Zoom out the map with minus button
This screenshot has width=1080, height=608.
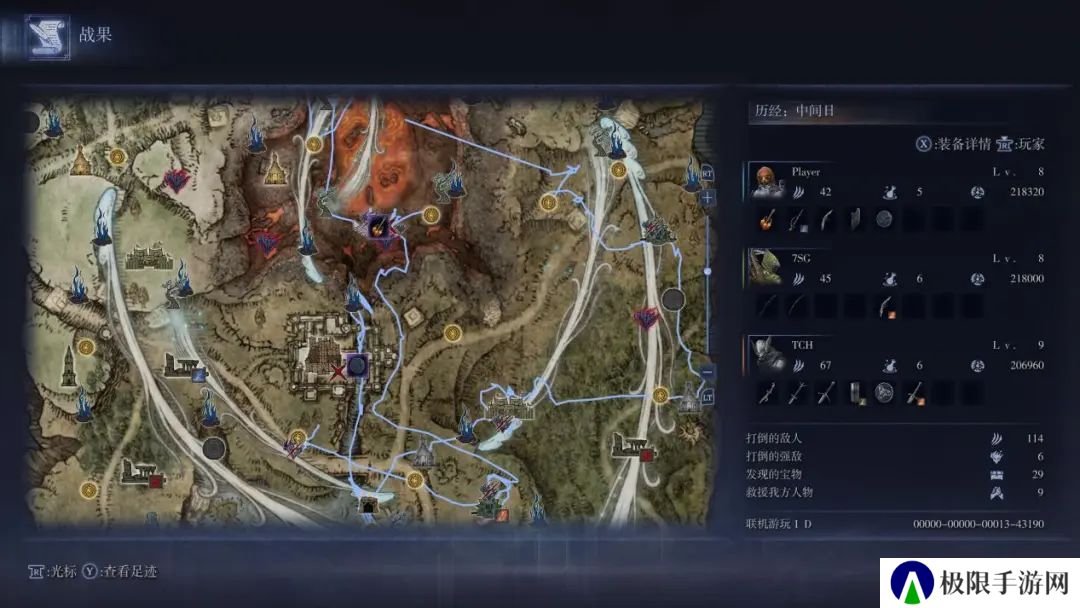pyautogui.click(x=708, y=372)
